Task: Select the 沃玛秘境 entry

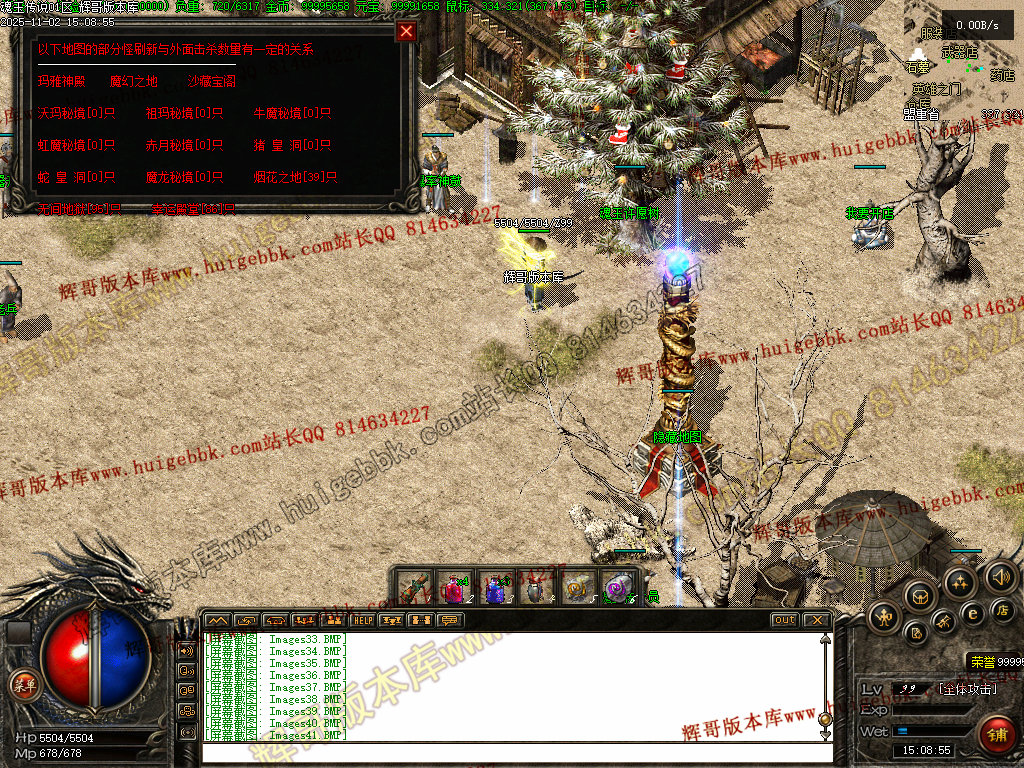Action: (76, 113)
